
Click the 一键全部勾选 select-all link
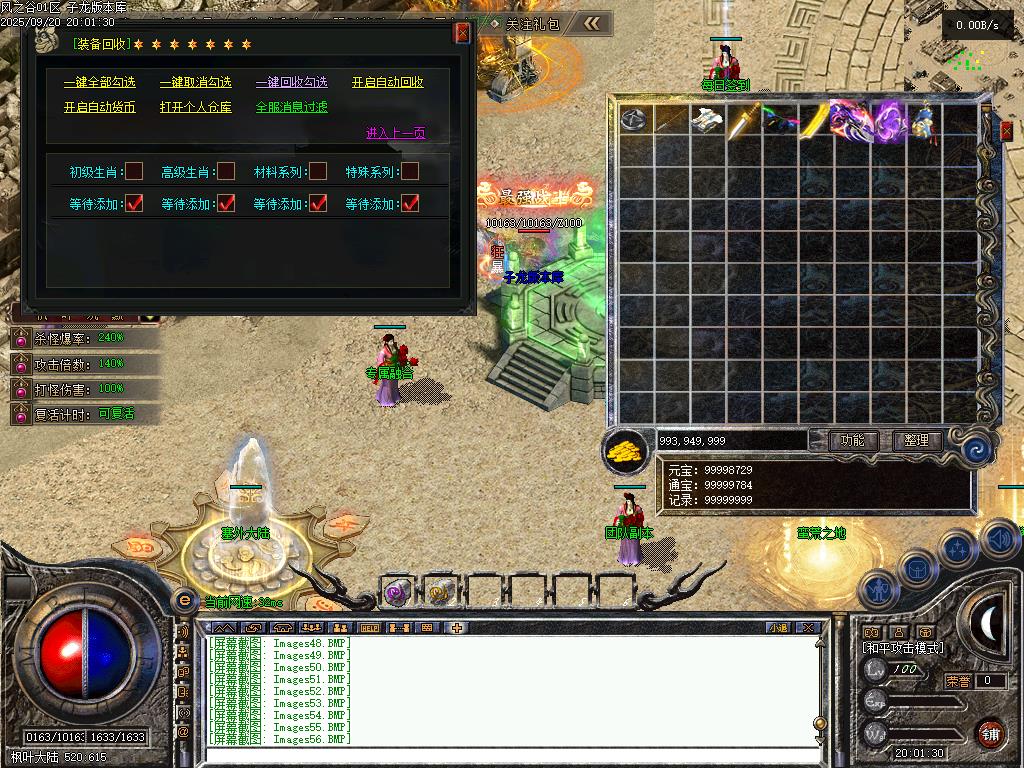click(99, 82)
